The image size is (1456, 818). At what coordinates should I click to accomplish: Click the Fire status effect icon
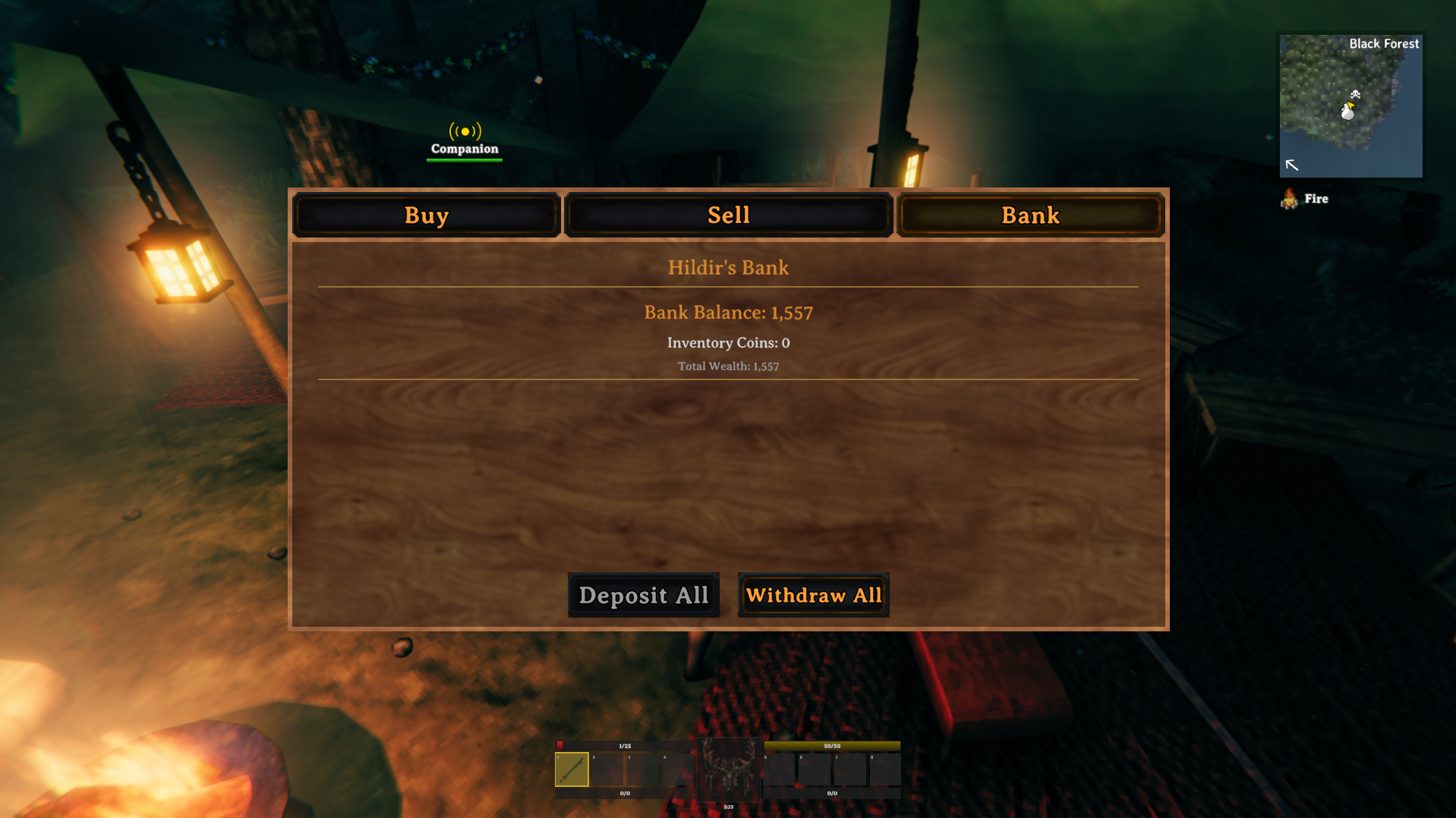click(x=1290, y=200)
